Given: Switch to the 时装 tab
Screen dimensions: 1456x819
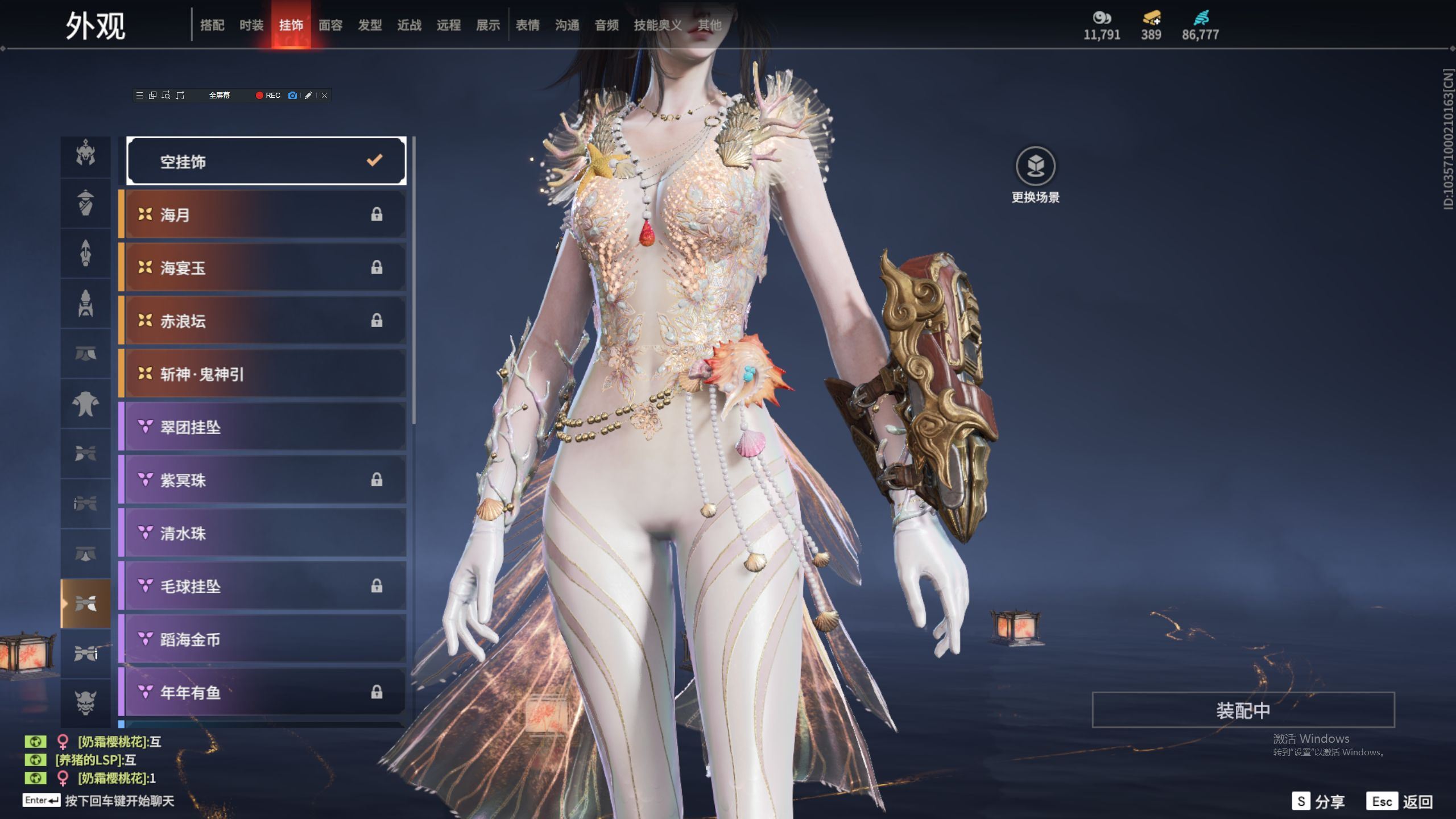Looking at the screenshot, I should coord(251,25).
